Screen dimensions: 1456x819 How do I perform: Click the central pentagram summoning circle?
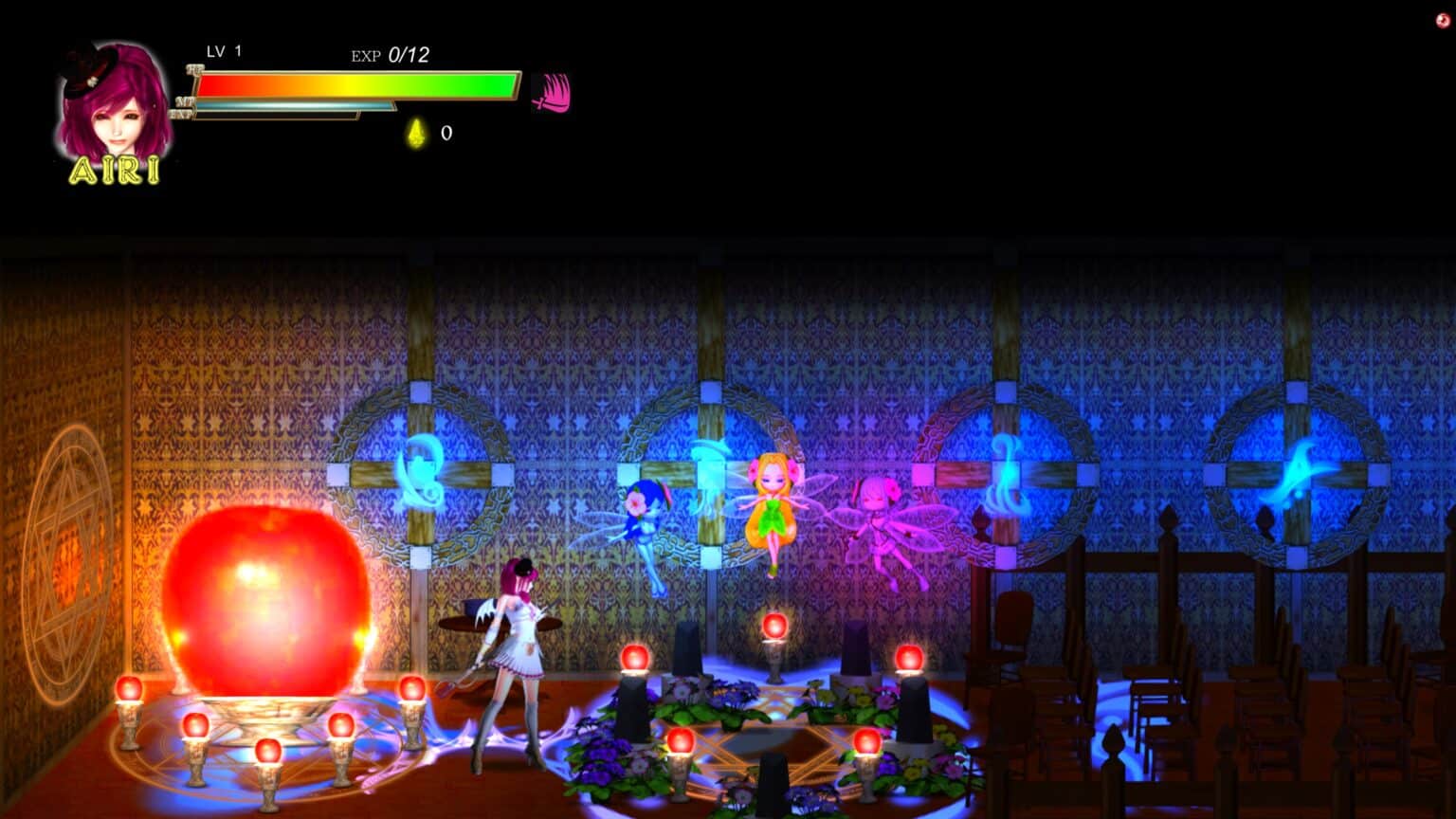(777, 739)
